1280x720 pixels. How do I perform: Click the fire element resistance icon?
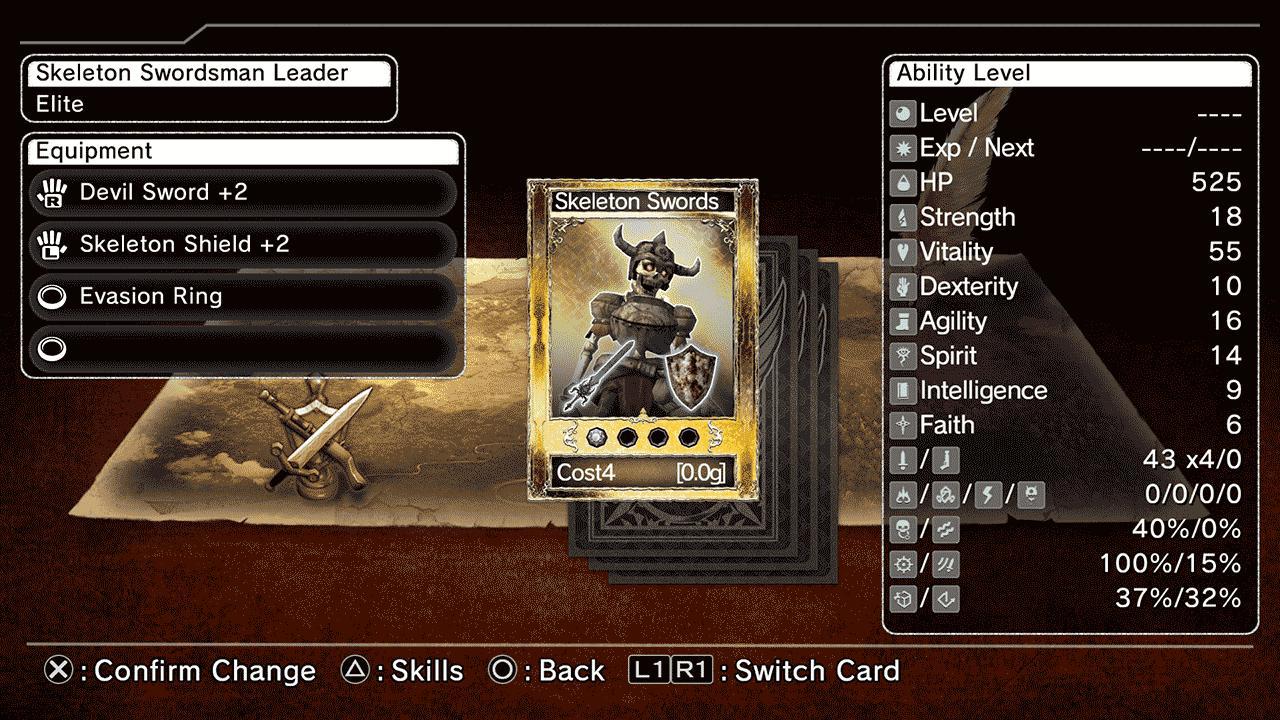[903, 494]
